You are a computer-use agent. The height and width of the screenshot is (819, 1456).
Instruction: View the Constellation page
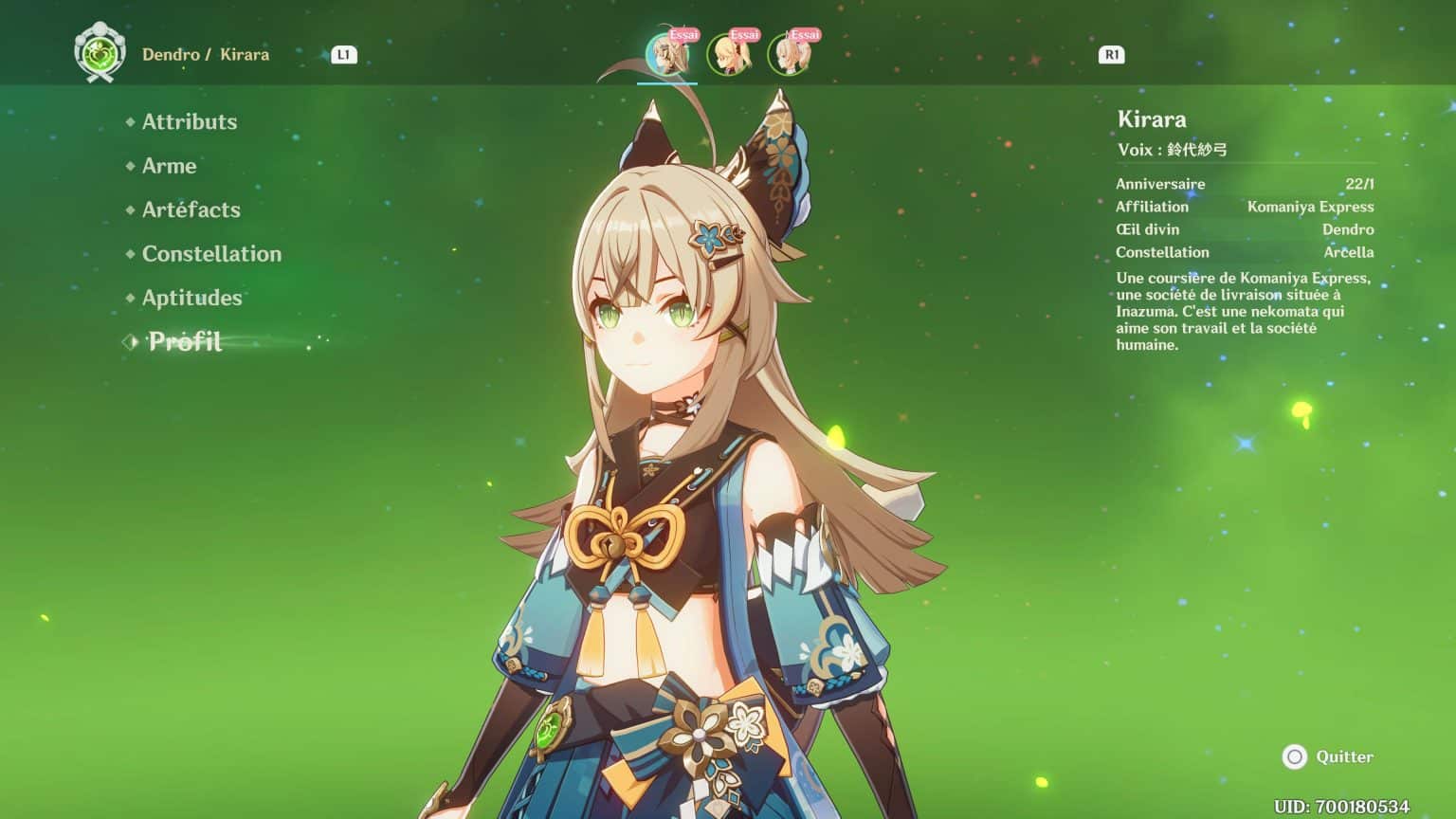pyautogui.click(x=210, y=254)
